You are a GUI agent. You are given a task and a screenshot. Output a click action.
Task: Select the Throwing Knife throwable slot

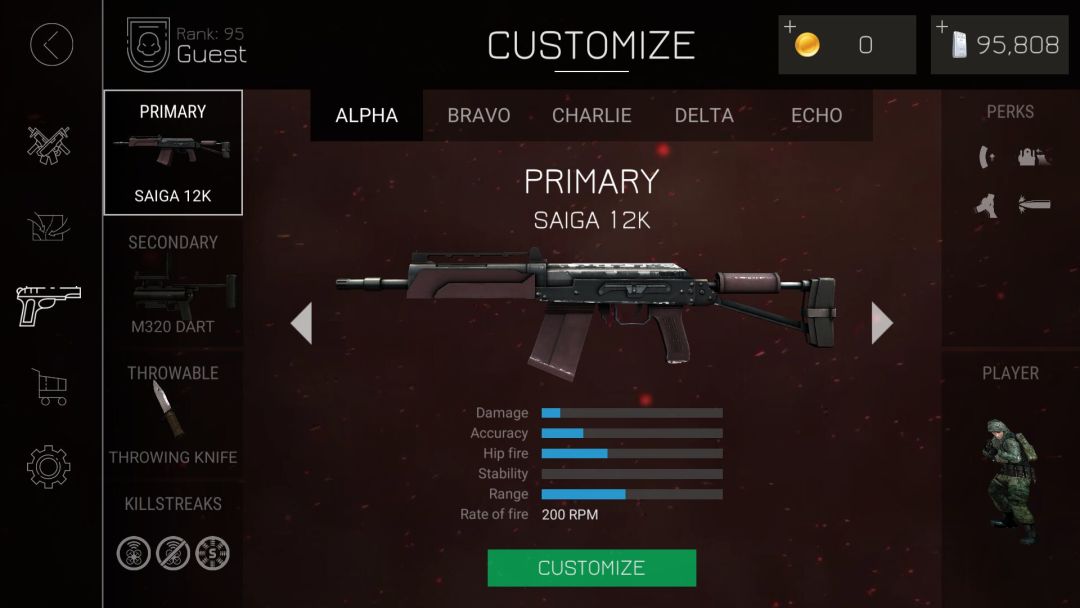click(173, 415)
